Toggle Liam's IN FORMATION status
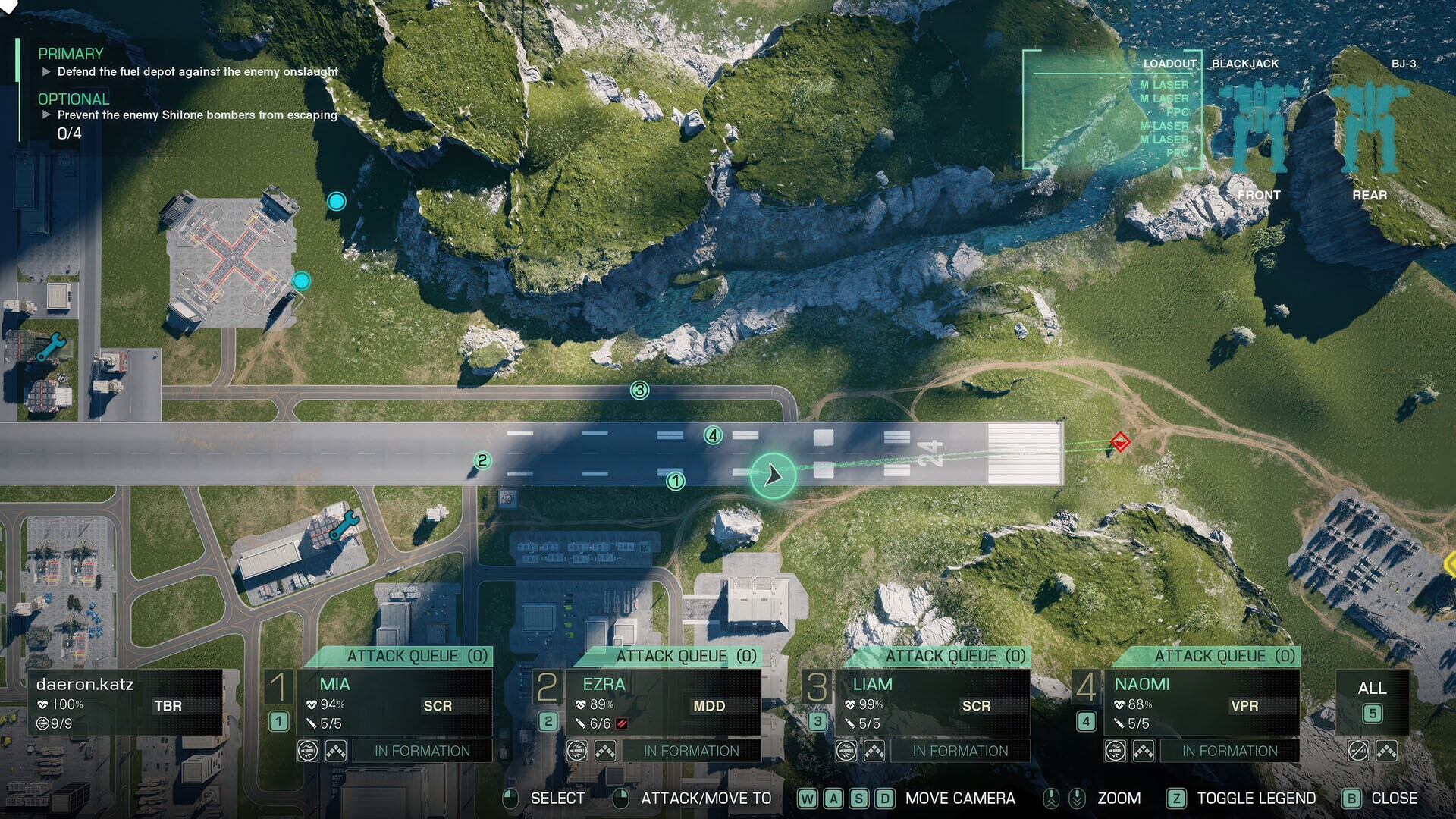Viewport: 1456px width, 819px height. [x=960, y=751]
